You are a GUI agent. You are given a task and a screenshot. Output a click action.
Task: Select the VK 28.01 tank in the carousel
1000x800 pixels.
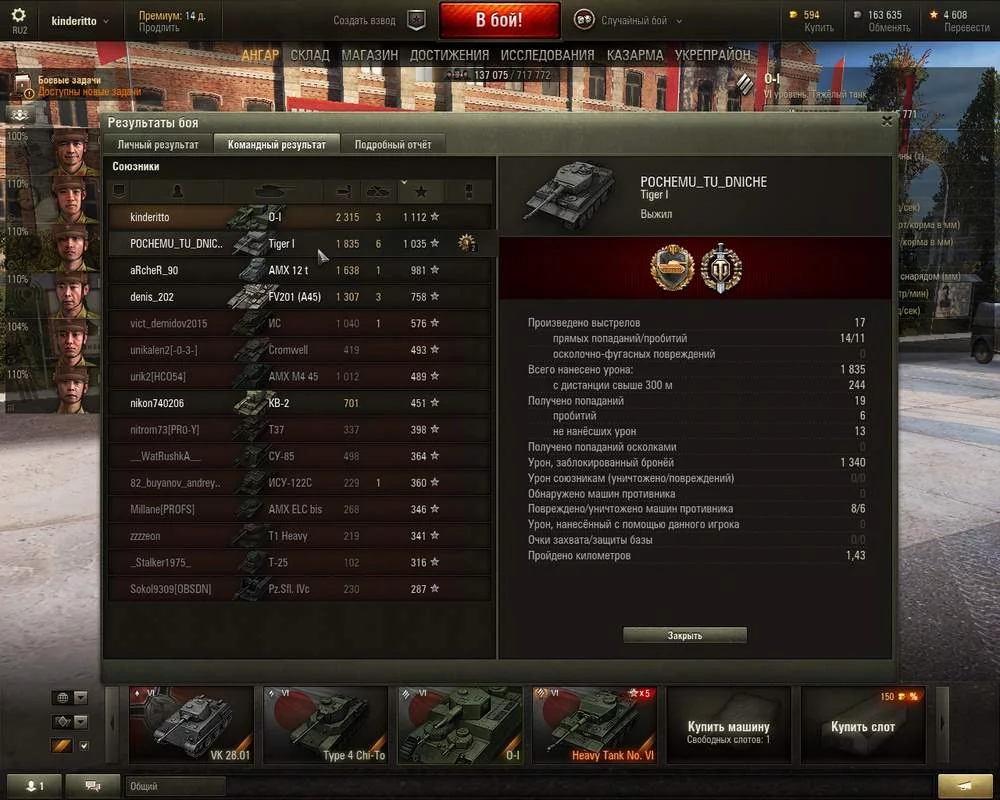pos(190,724)
